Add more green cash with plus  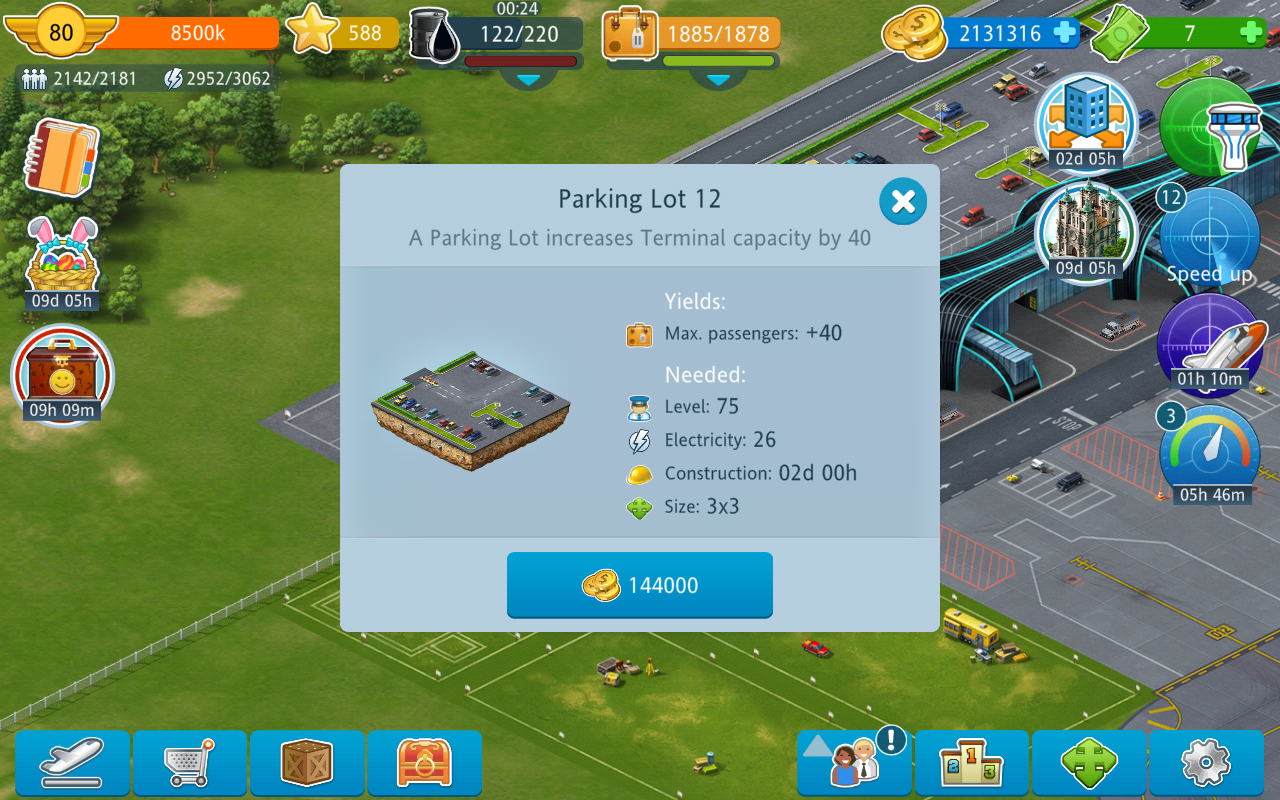click(1251, 33)
